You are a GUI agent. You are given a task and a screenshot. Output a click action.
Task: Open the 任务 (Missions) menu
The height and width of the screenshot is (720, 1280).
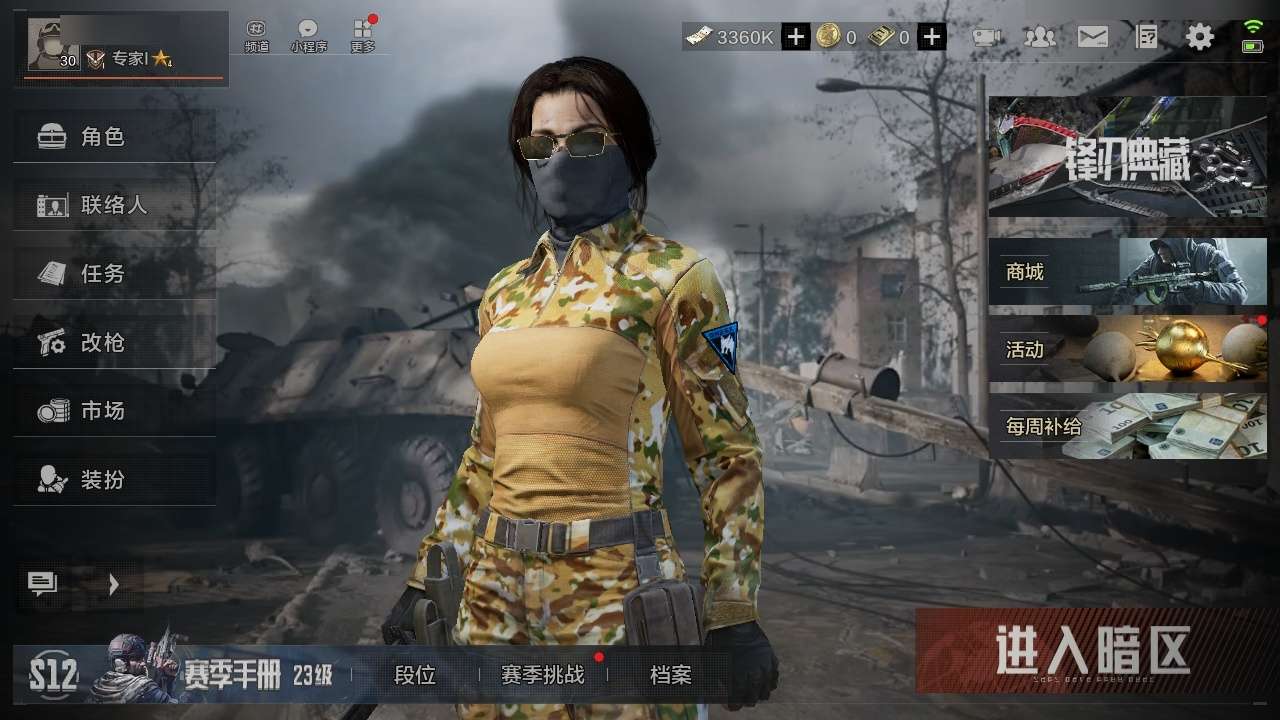click(114, 273)
